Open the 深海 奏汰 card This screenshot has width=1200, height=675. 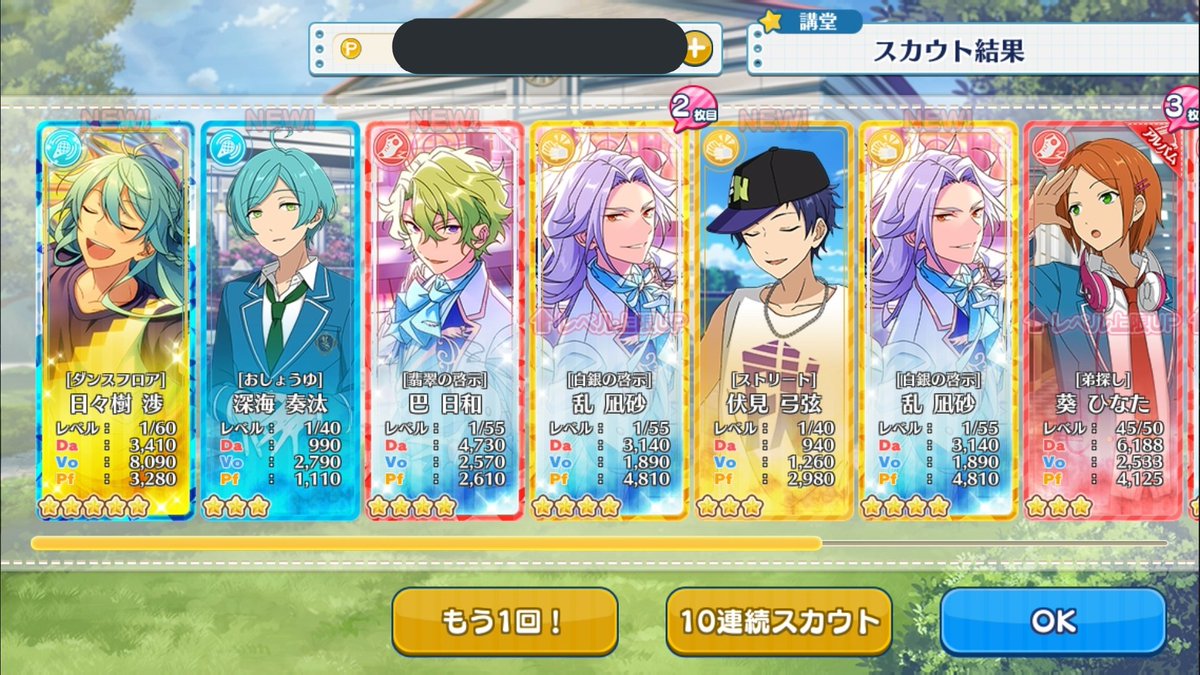click(x=279, y=320)
